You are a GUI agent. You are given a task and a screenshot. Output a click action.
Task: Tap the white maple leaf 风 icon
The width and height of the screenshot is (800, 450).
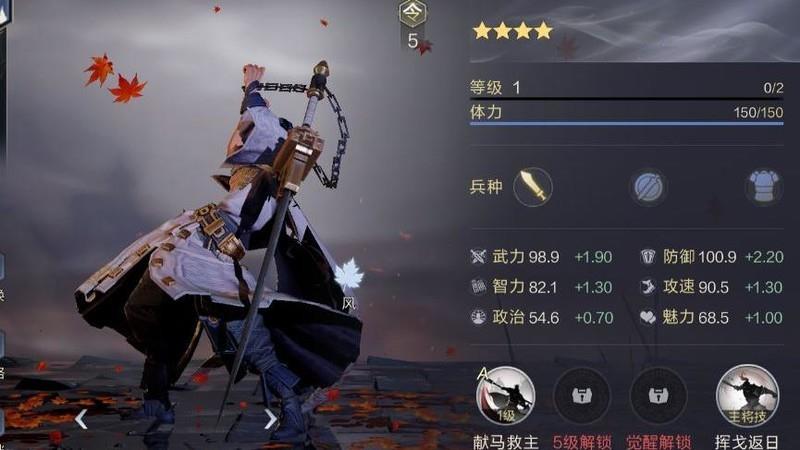[x=348, y=277]
